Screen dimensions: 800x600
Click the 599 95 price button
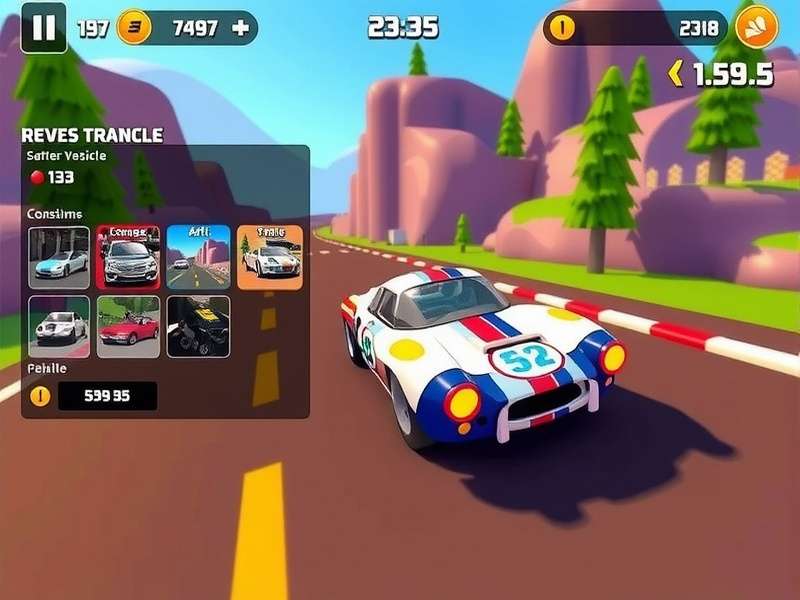coord(107,396)
